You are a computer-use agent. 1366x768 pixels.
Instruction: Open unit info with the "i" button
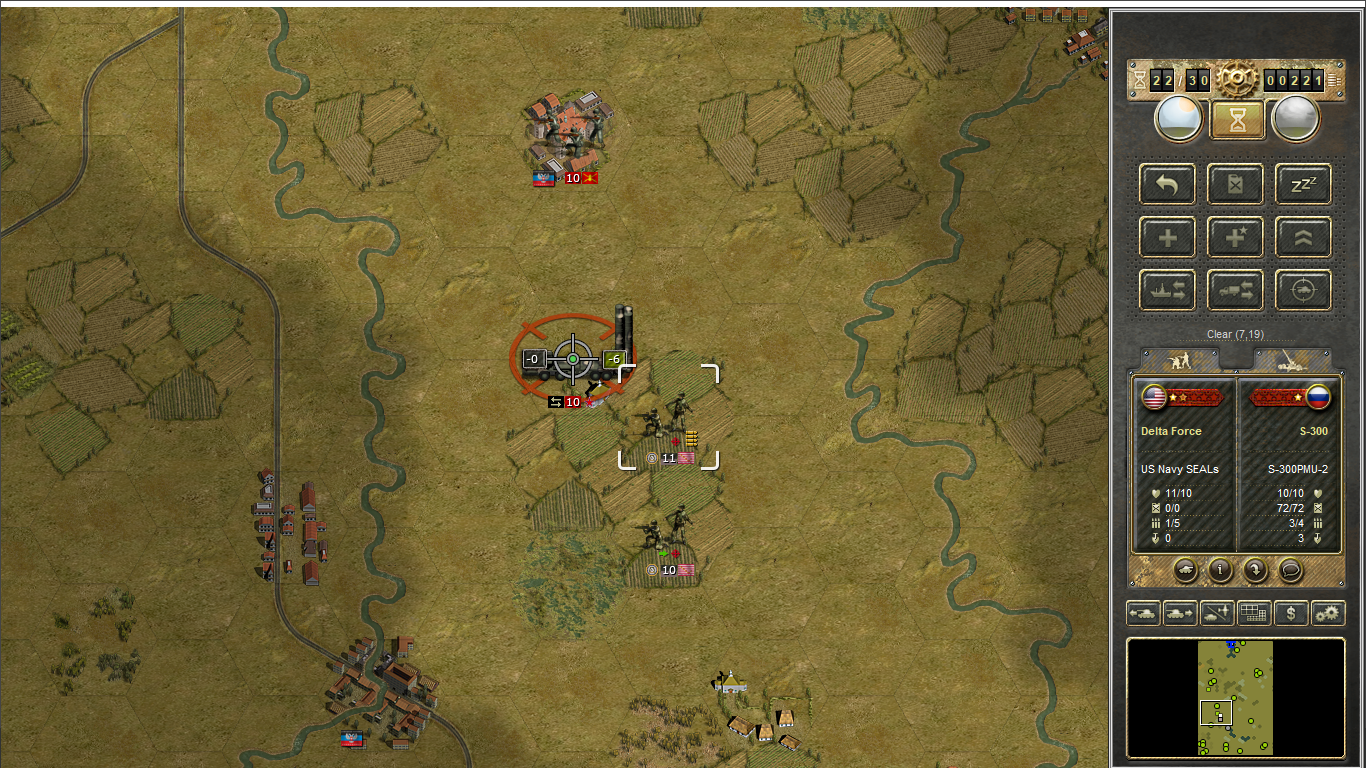1220,570
